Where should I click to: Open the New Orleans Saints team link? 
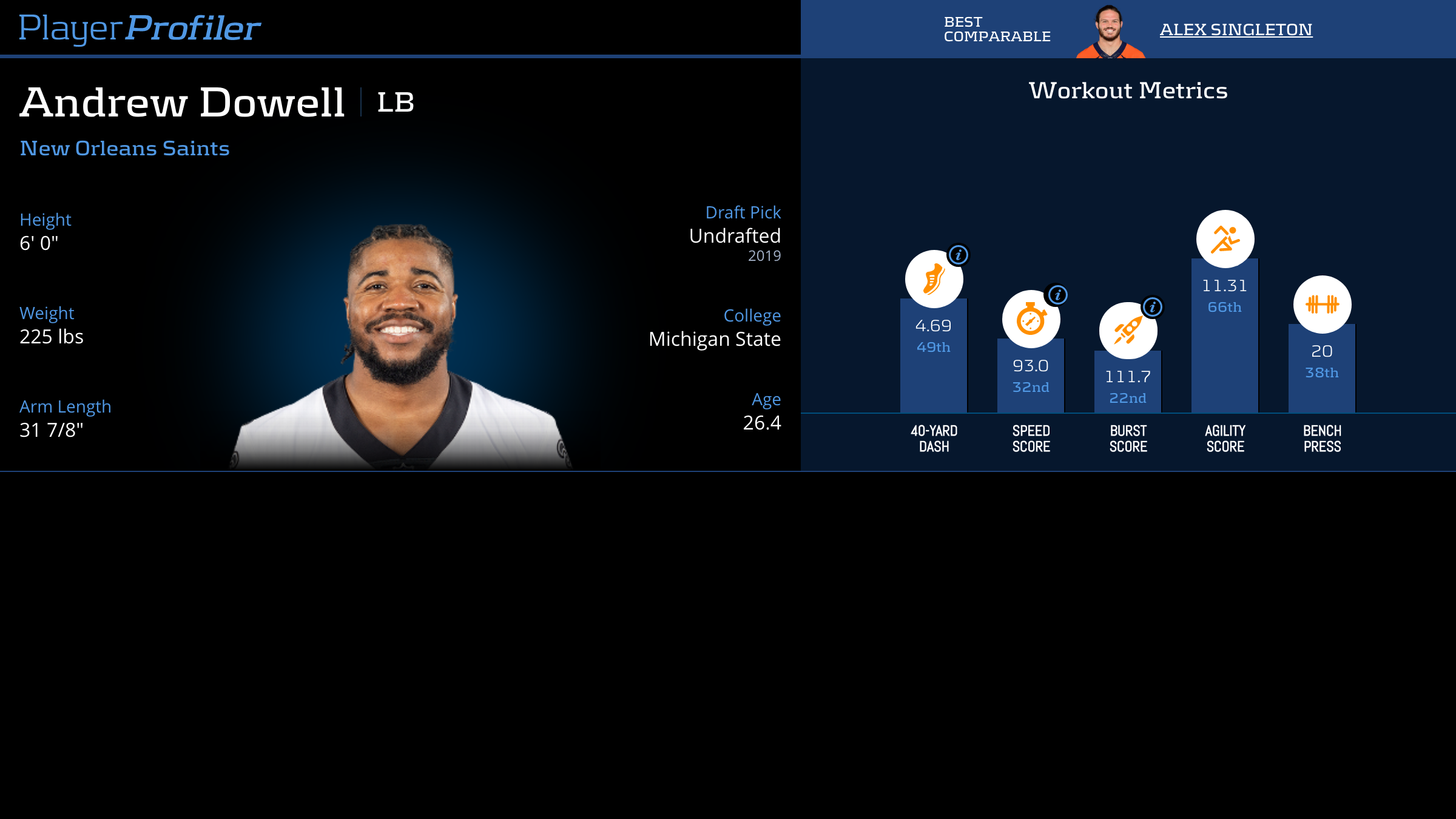click(x=124, y=149)
